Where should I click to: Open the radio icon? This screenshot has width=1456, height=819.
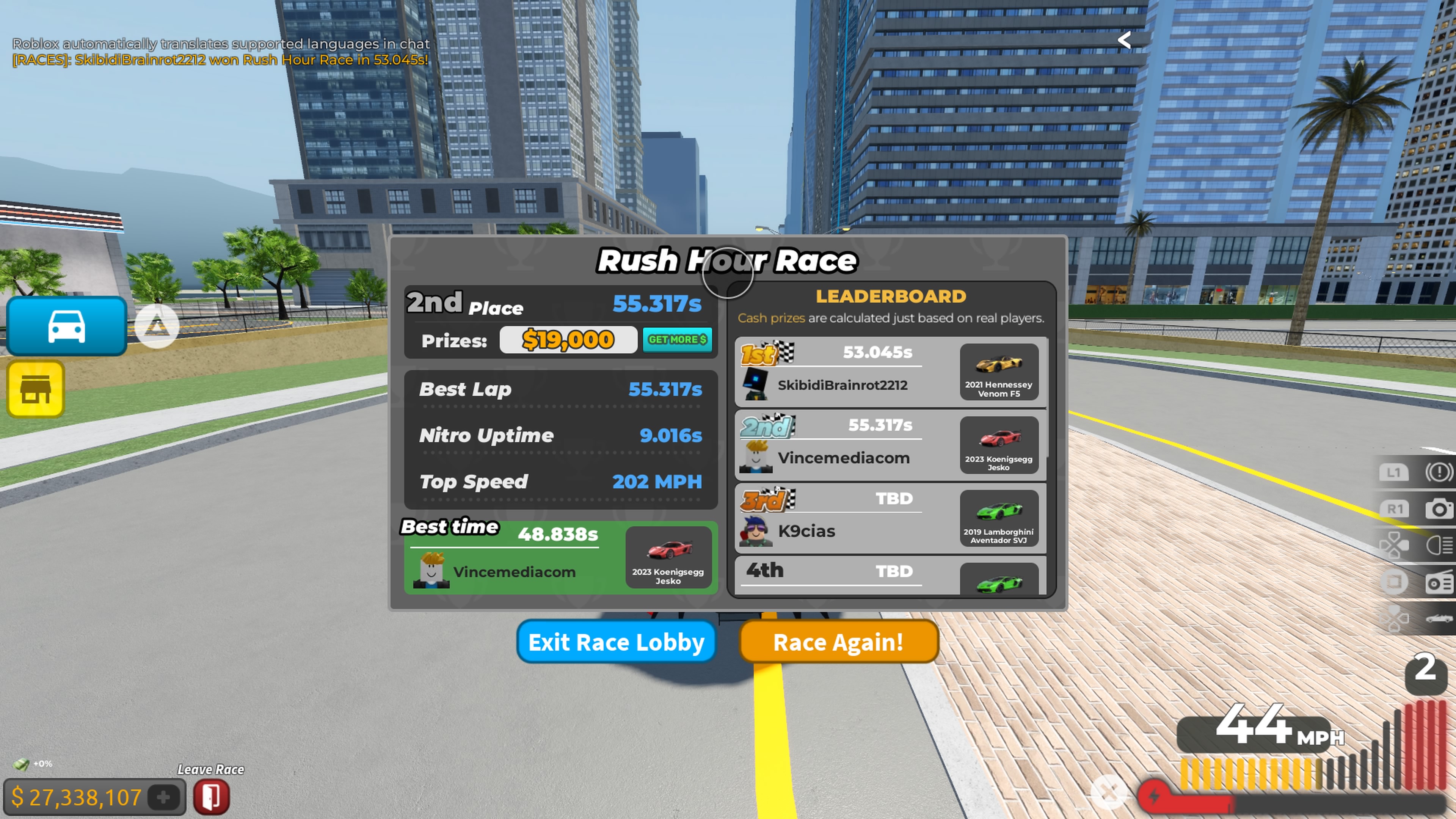pos(1439,582)
